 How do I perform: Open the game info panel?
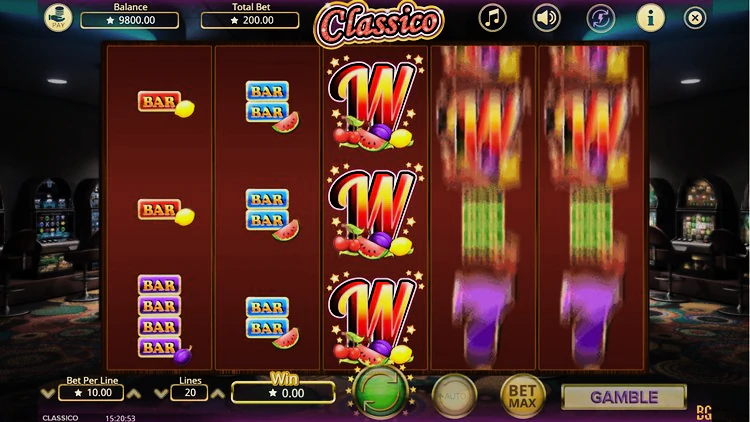click(x=649, y=17)
